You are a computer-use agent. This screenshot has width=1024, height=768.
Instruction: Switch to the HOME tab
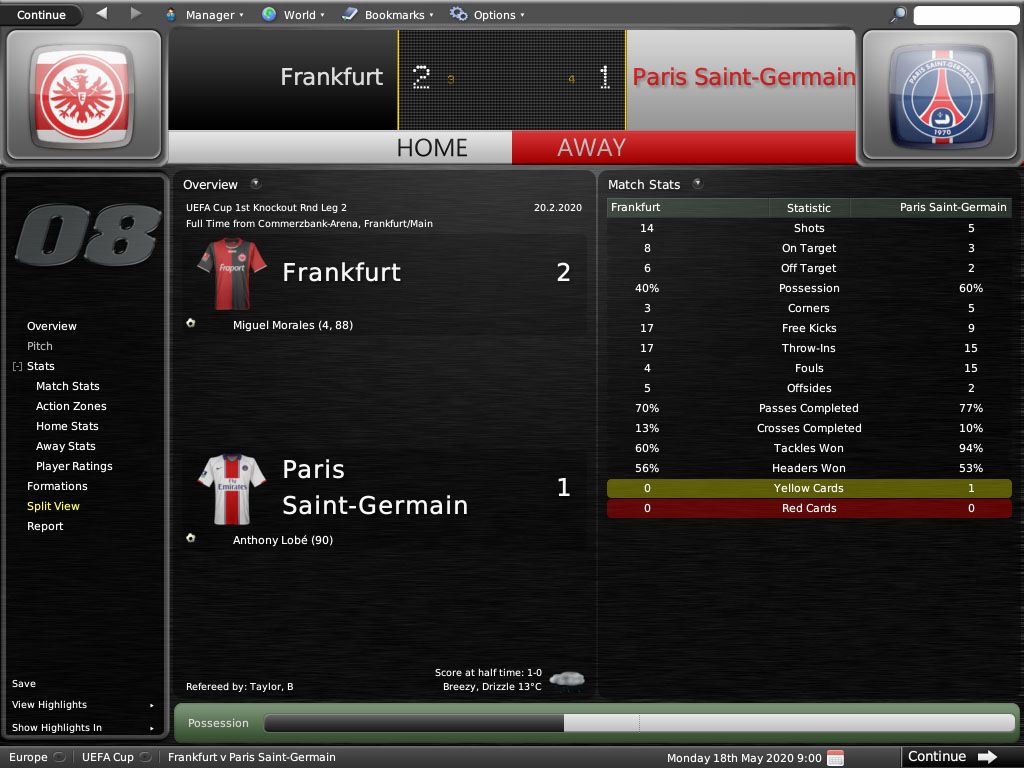coord(432,147)
